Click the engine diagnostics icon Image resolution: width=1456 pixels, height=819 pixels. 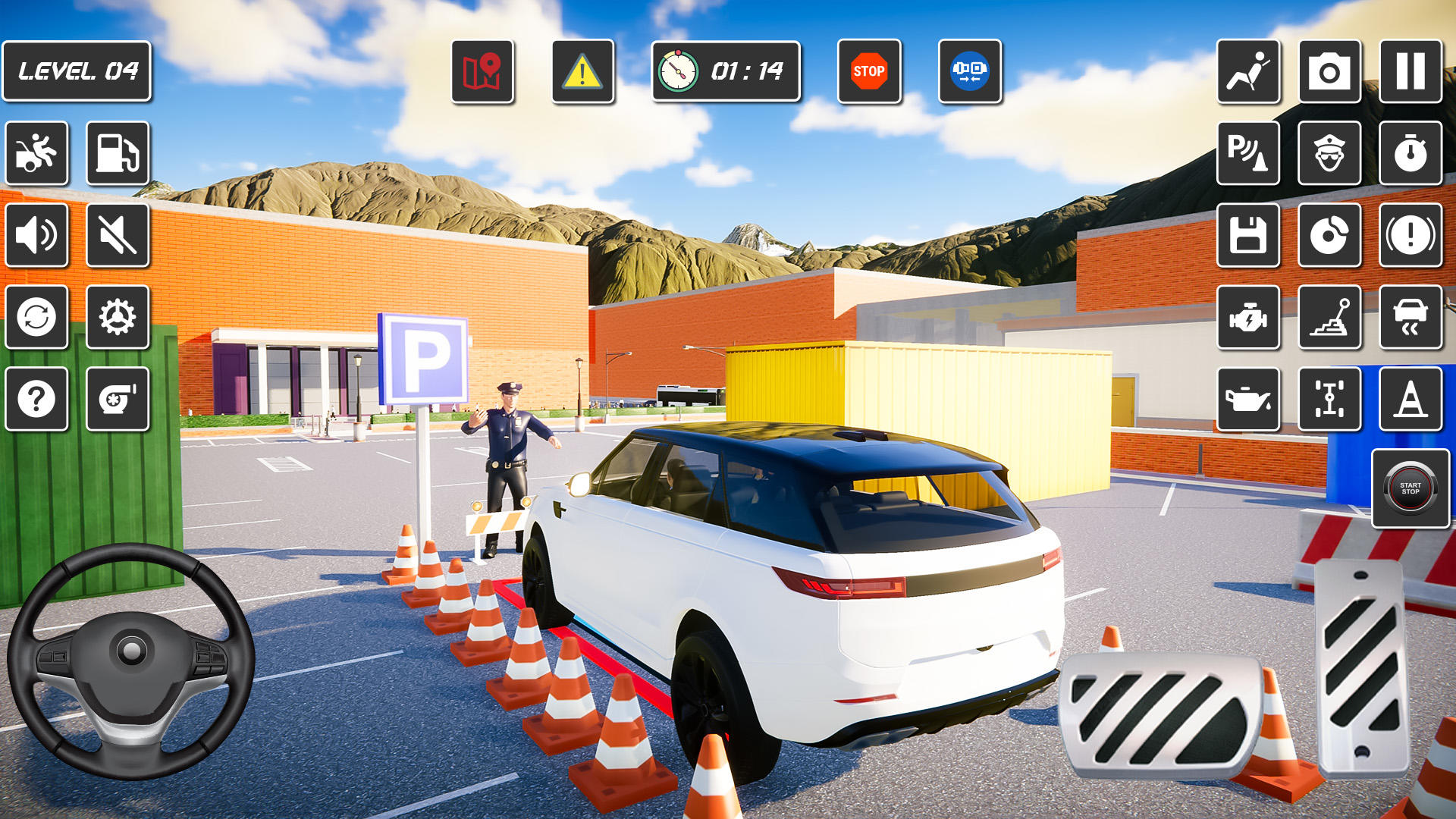(x=1248, y=317)
